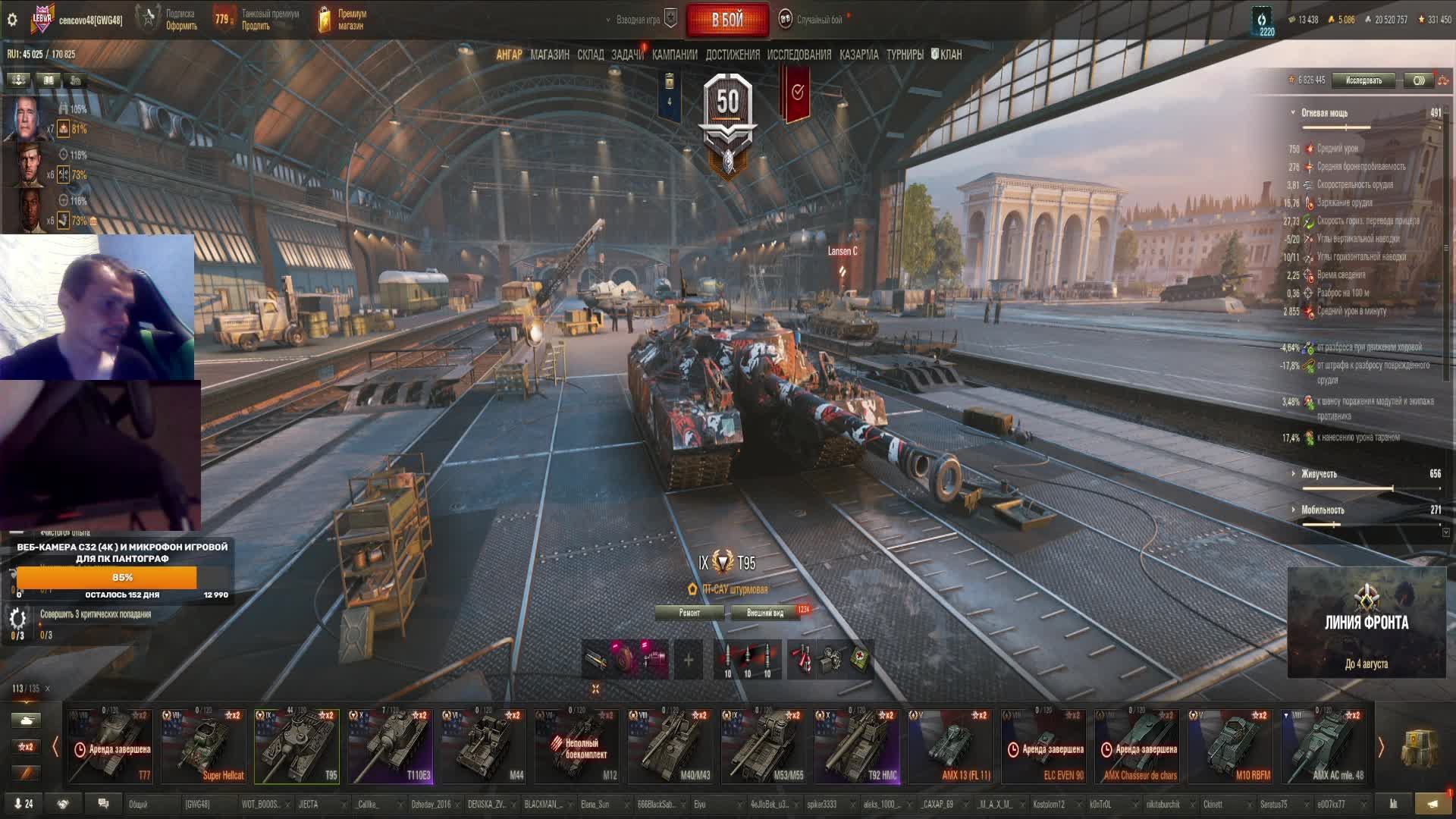Select the AMX 13 (FL 11) tank
The width and height of the screenshot is (1456, 819).
coord(949,745)
